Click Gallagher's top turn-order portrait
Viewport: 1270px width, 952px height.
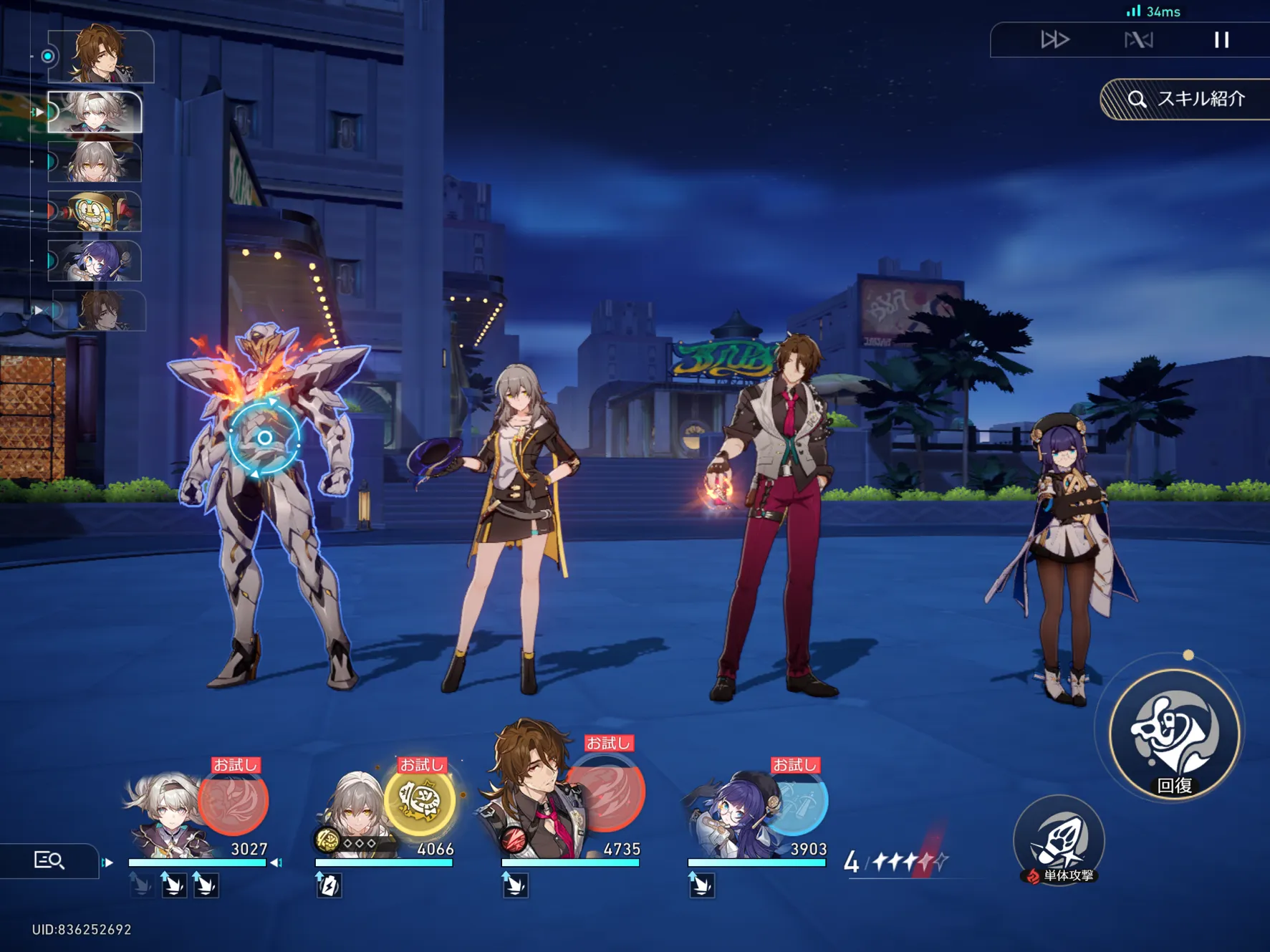(100, 55)
